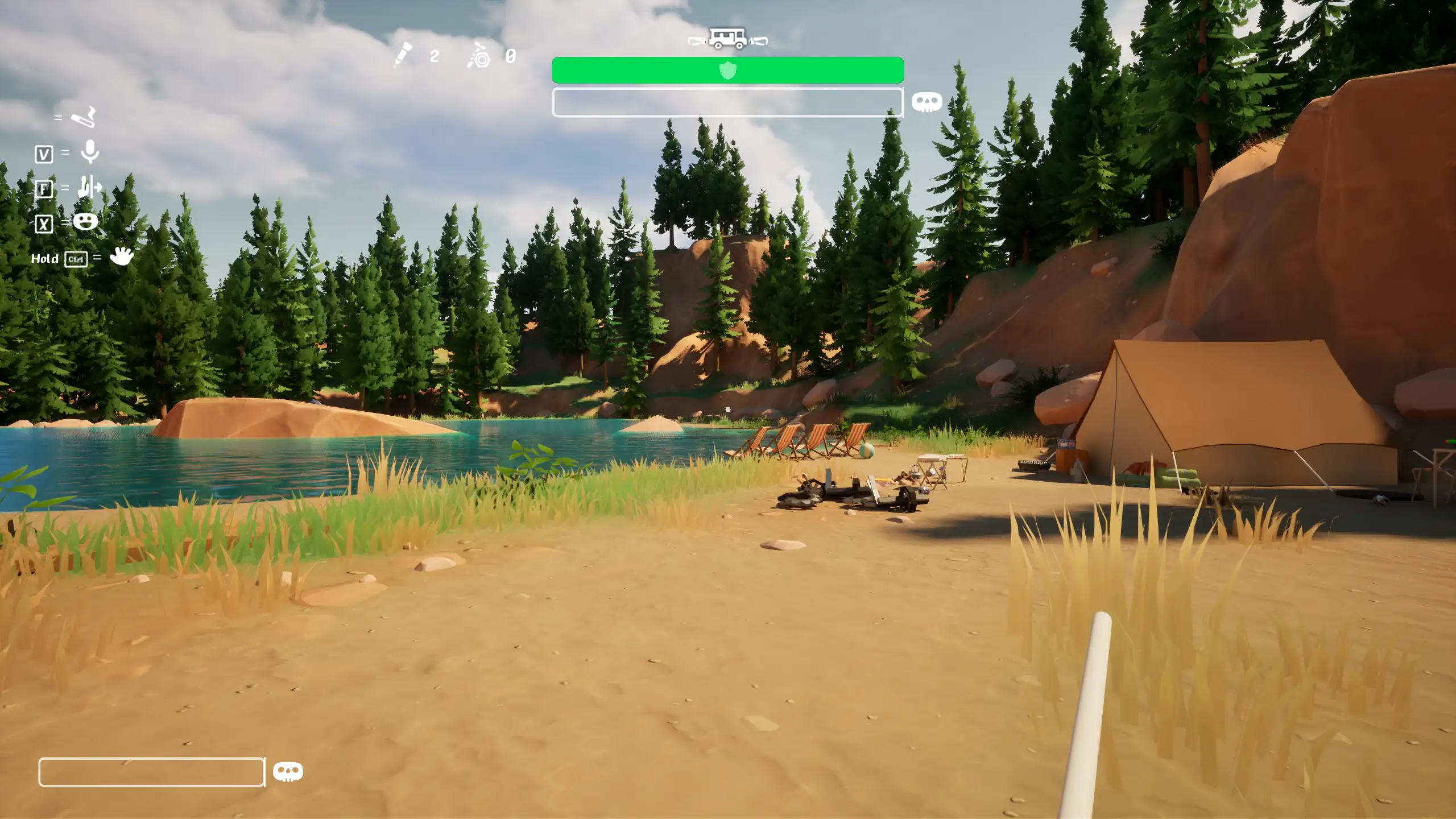Select the pointing finger push icon
The image size is (1456, 819).
[x=89, y=187]
